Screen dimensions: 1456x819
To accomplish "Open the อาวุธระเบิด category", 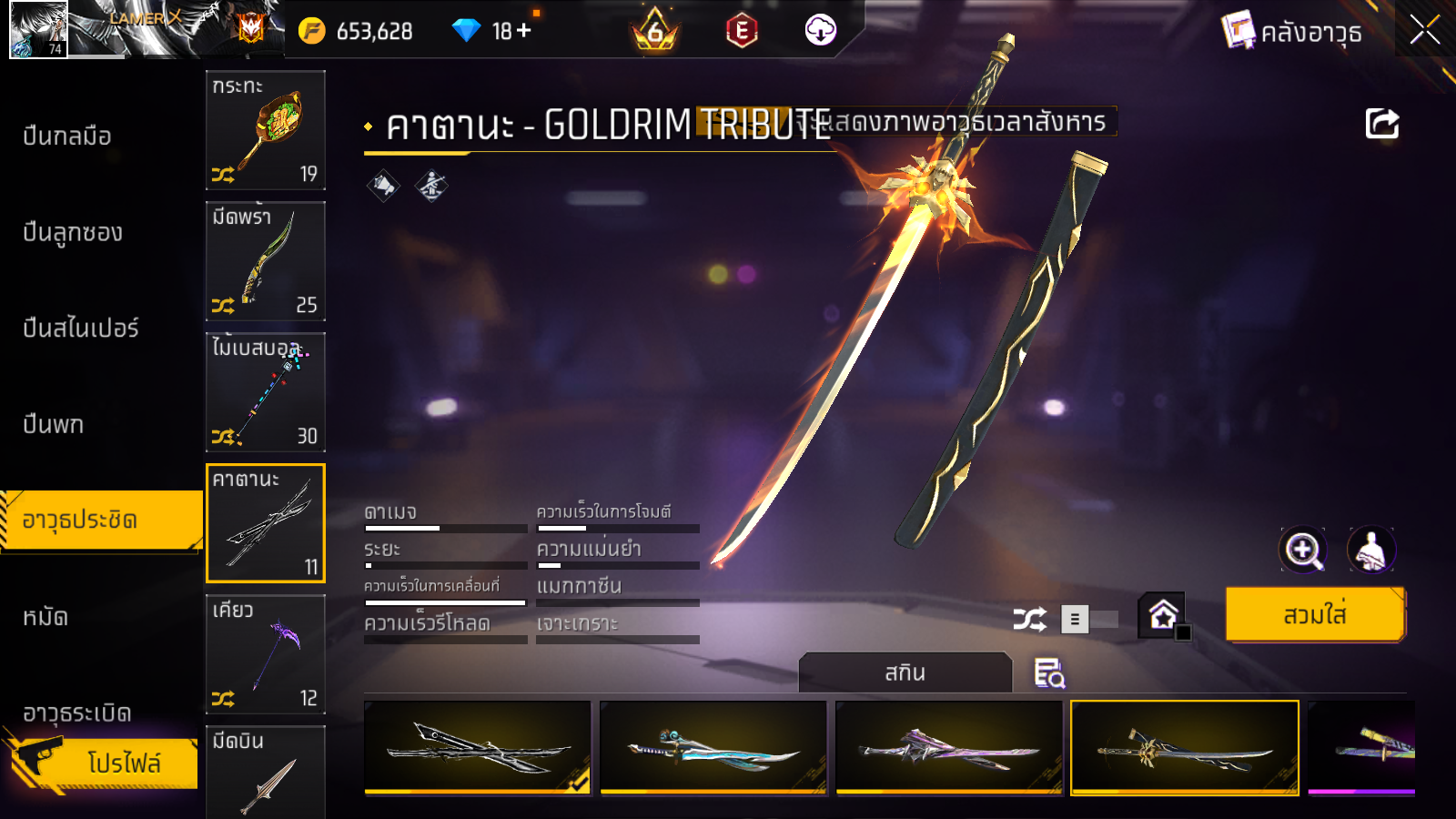I will tap(77, 713).
